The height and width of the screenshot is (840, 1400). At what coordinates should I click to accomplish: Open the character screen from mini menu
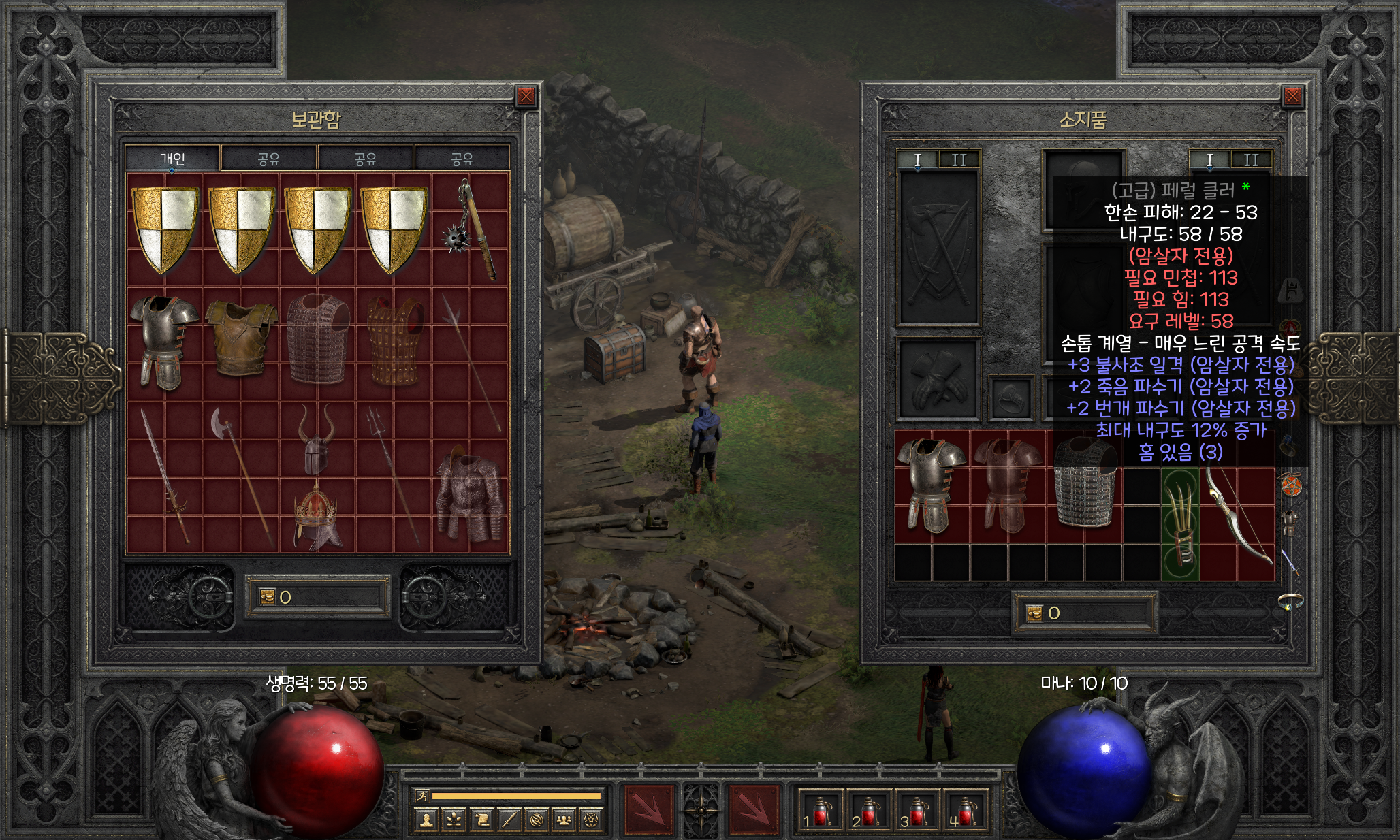[x=427, y=820]
